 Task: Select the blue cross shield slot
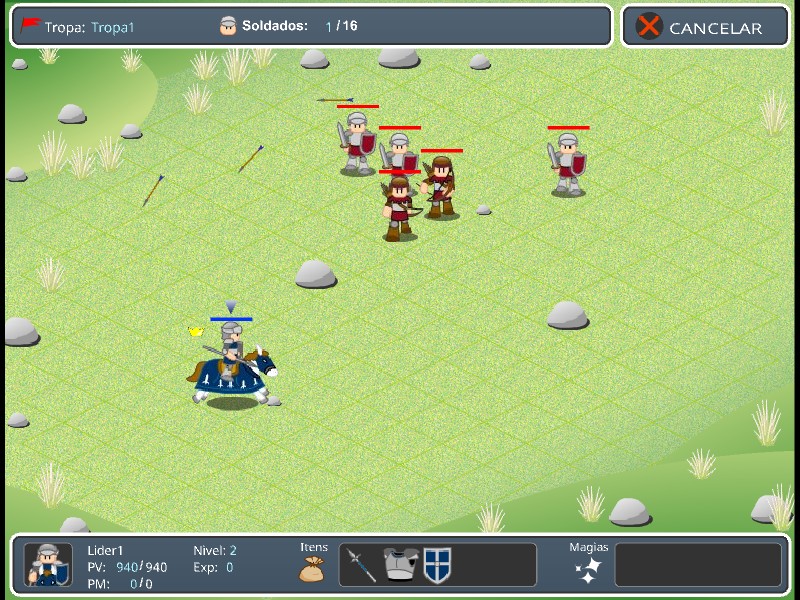pyautogui.click(x=437, y=565)
